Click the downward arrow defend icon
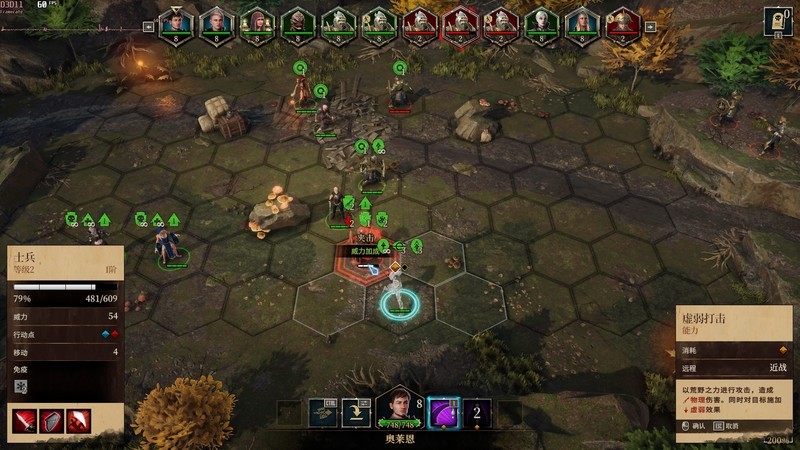Image resolution: width=800 pixels, height=450 pixels. point(357,413)
